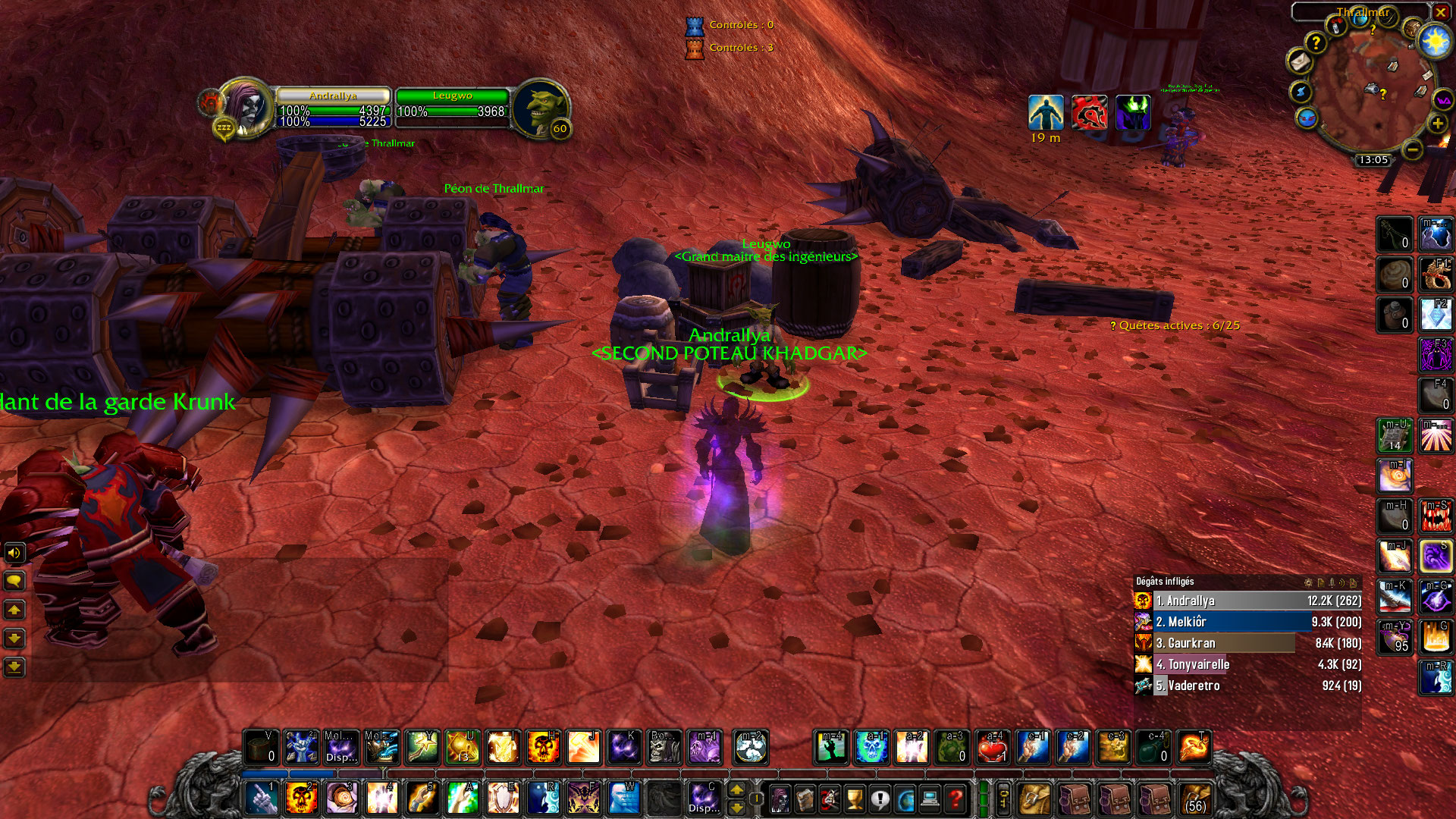1456x819 pixels.
Task: Zoom in on the minimap with the plus button
Action: click(x=1438, y=124)
